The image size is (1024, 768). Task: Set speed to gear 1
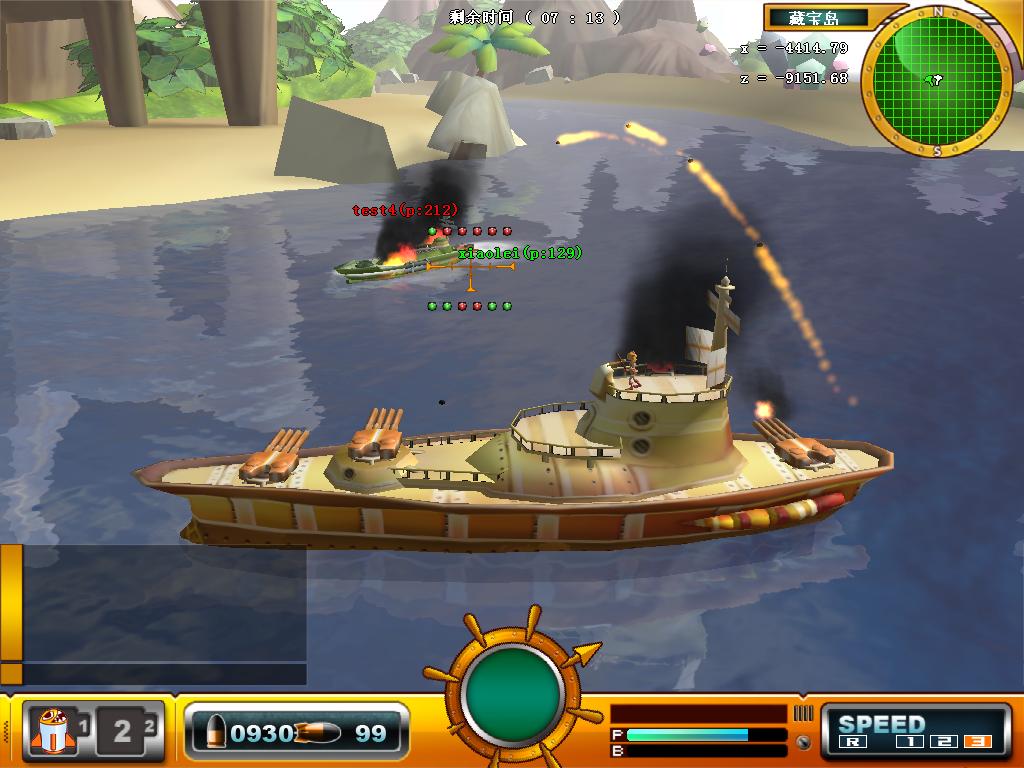[x=909, y=743]
